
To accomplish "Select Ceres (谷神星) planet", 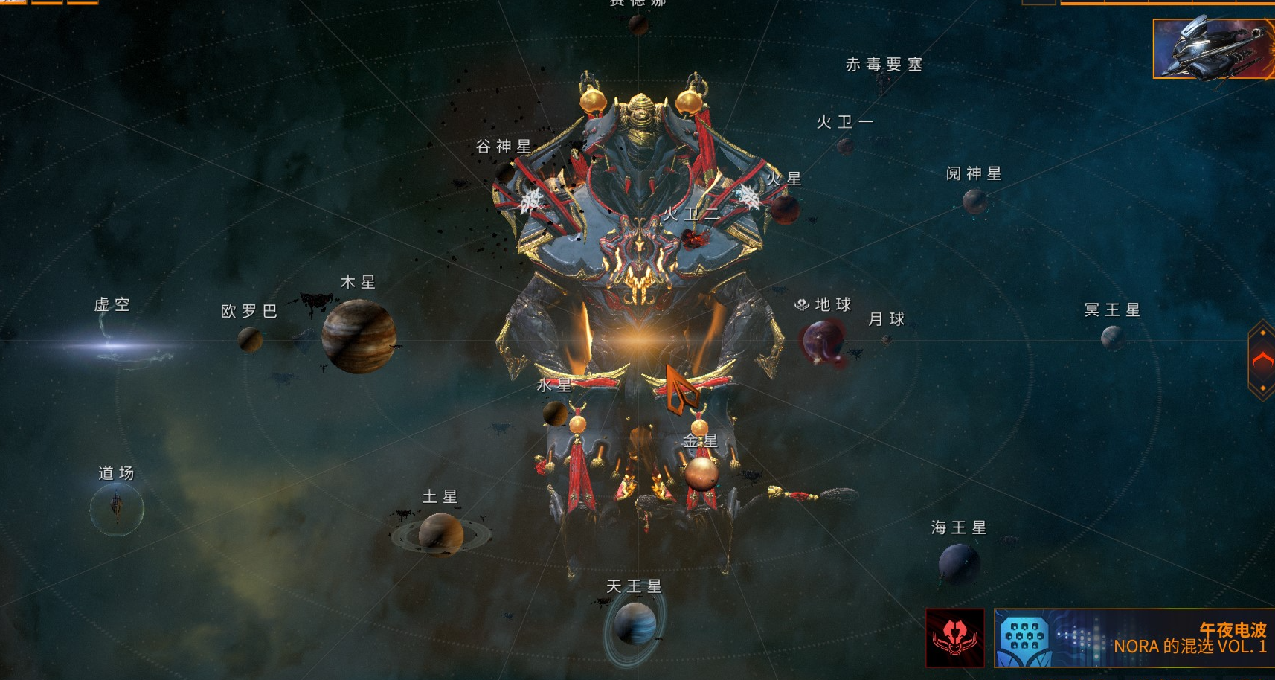I will 506,171.
